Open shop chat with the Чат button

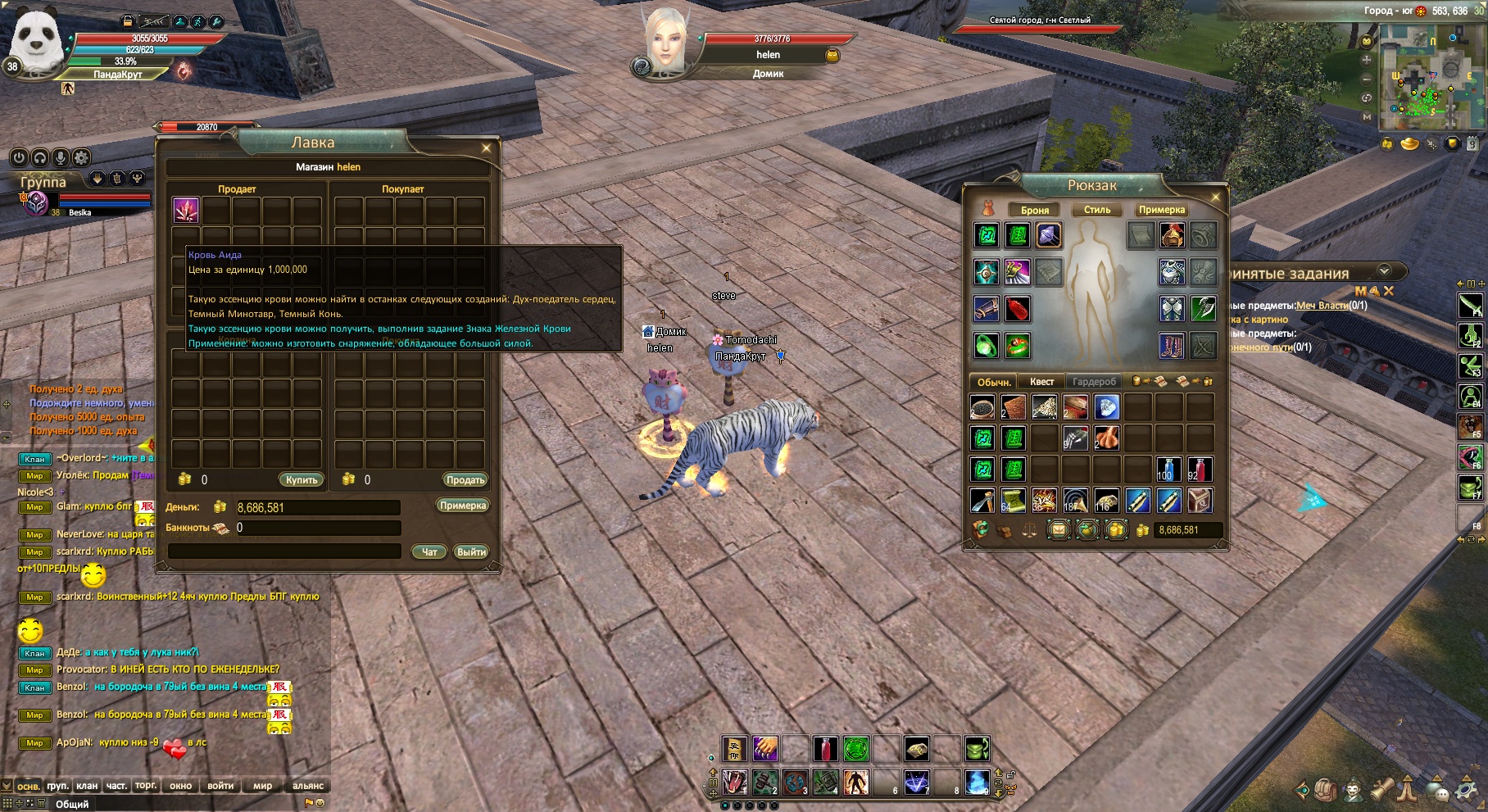pos(429,552)
